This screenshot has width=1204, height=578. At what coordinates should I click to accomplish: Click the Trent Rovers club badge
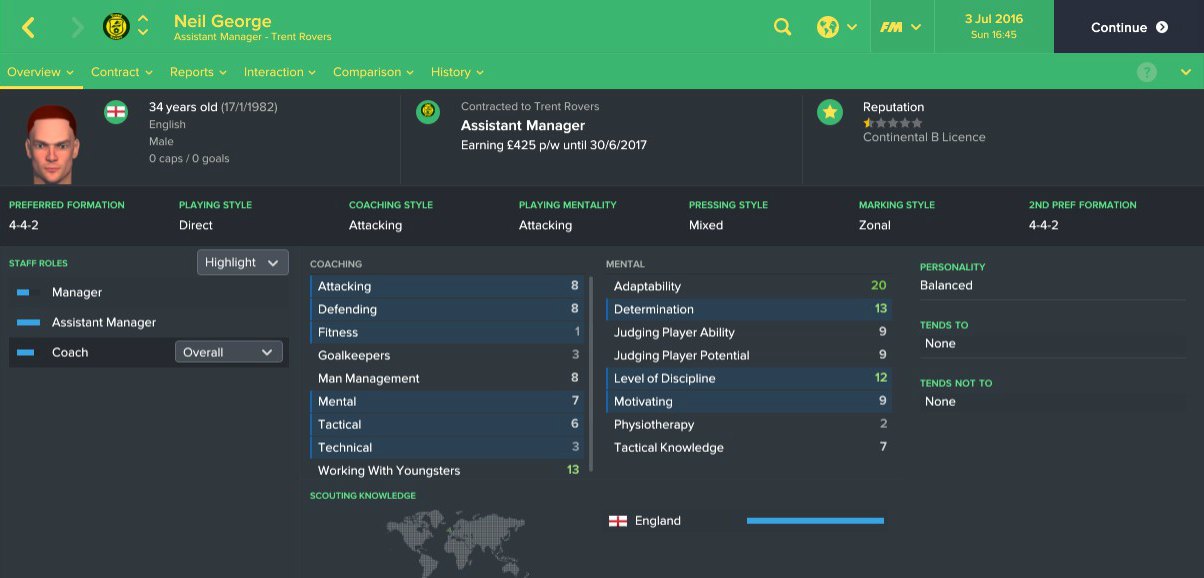pos(116,27)
